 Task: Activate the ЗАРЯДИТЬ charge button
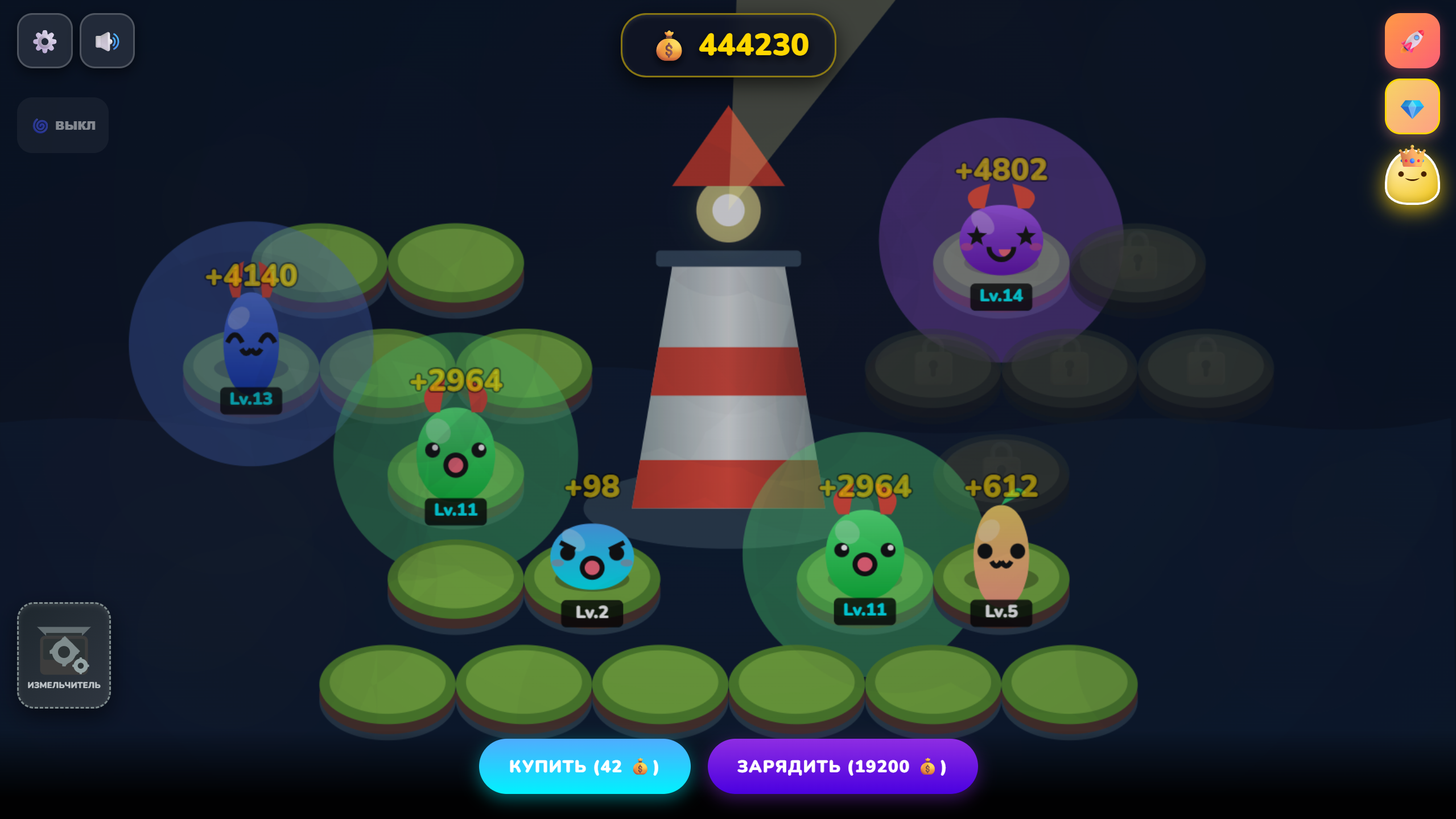(x=842, y=766)
